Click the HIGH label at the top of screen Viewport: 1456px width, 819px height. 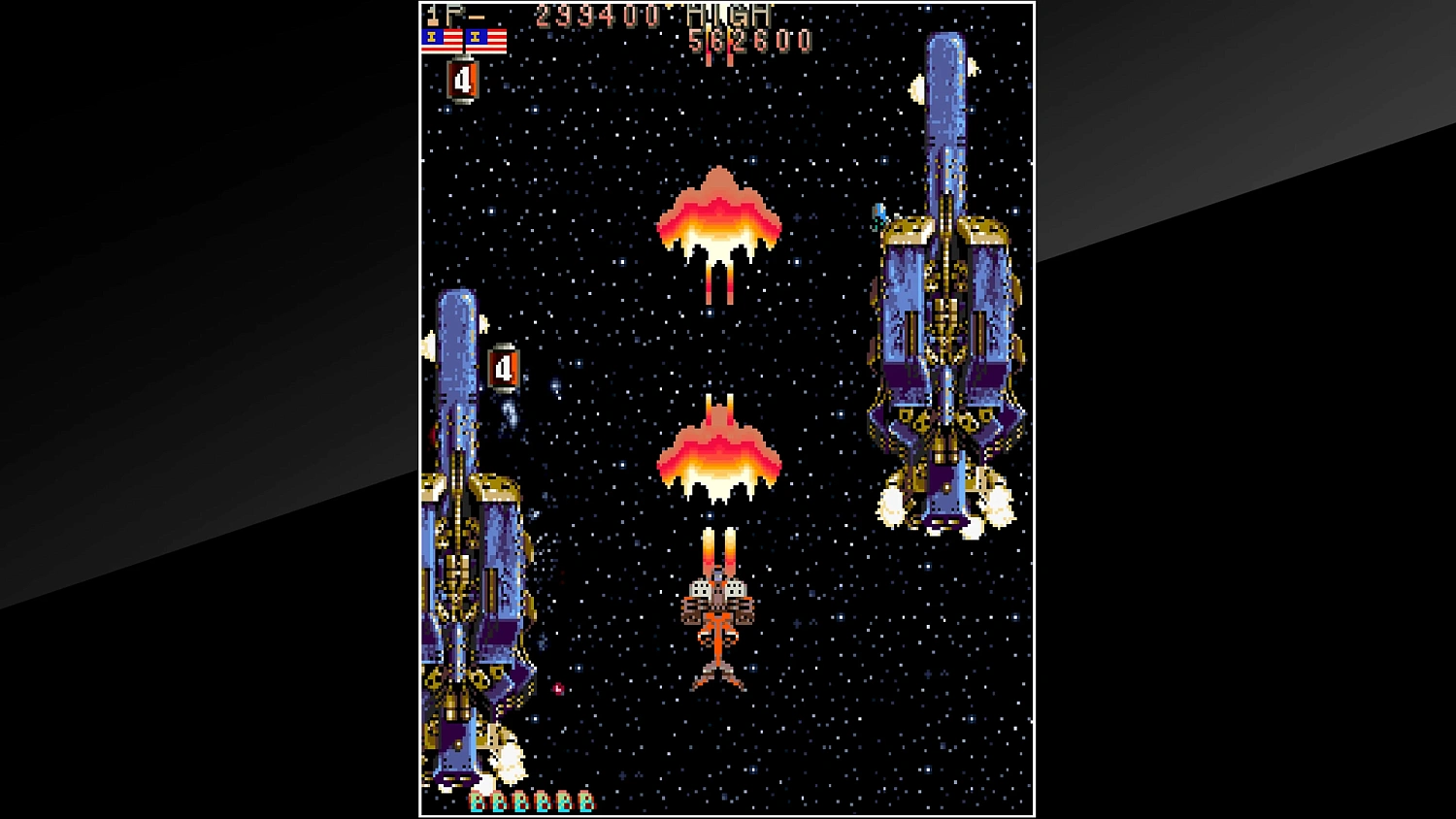(x=728, y=14)
